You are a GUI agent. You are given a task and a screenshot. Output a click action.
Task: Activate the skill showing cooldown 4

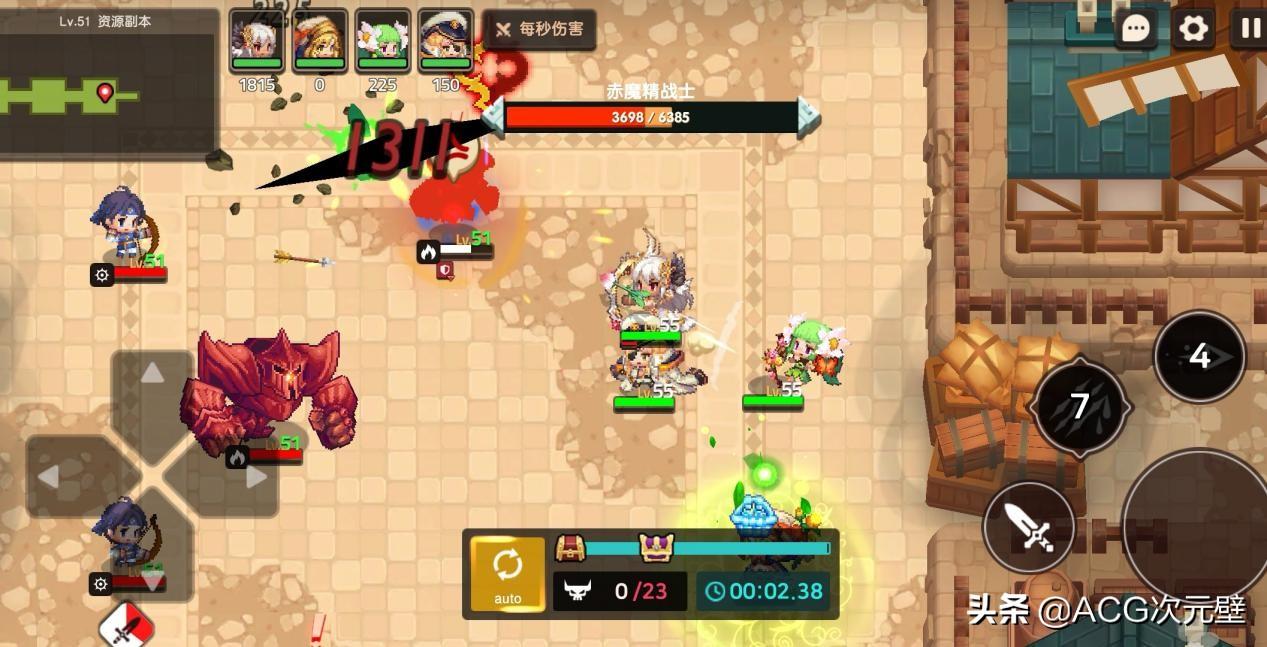click(x=1199, y=356)
